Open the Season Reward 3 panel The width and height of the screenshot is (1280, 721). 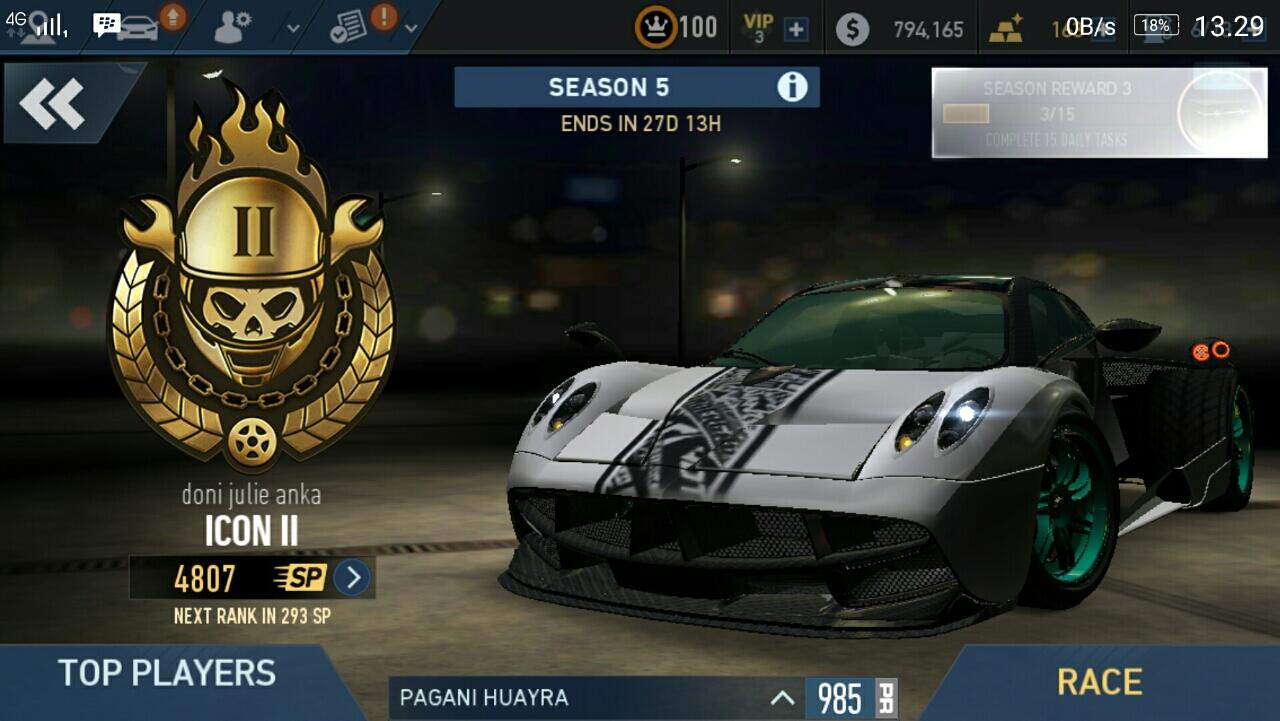click(x=1099, y=113)
